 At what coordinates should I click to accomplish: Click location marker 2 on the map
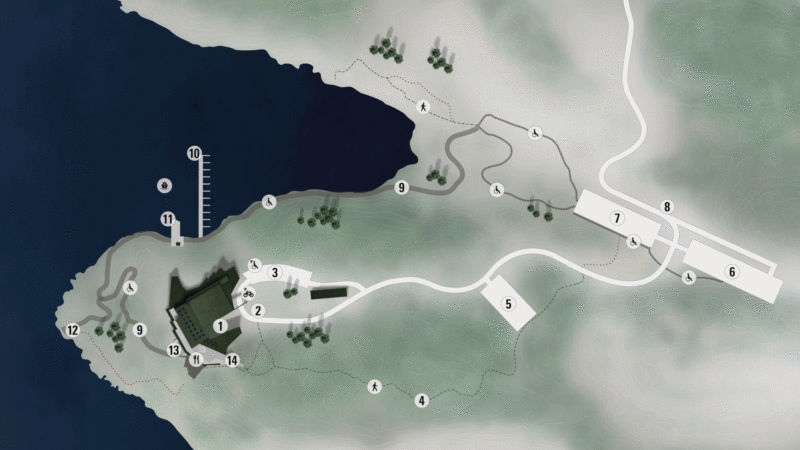(x=257, y=311)
